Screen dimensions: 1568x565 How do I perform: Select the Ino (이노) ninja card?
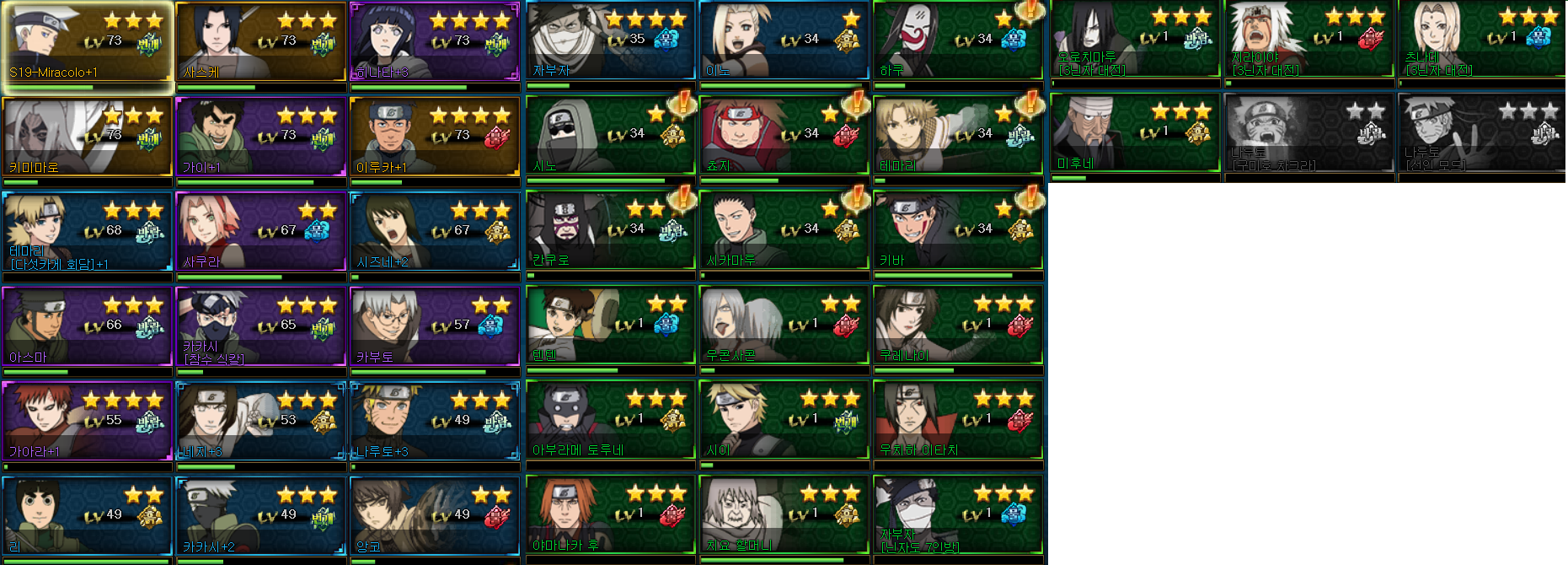click(784, 40)
